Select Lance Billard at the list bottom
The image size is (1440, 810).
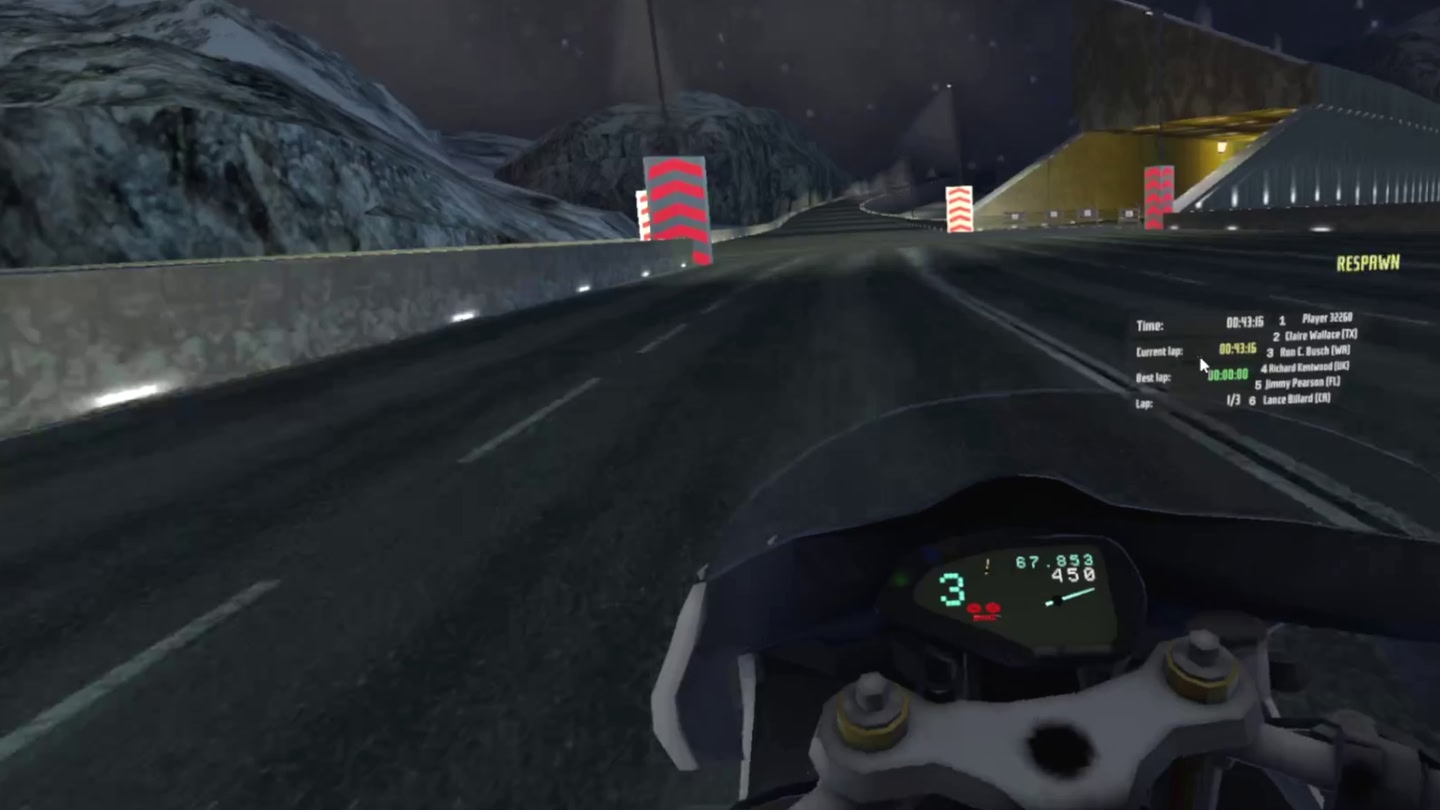click(1297, 397)
